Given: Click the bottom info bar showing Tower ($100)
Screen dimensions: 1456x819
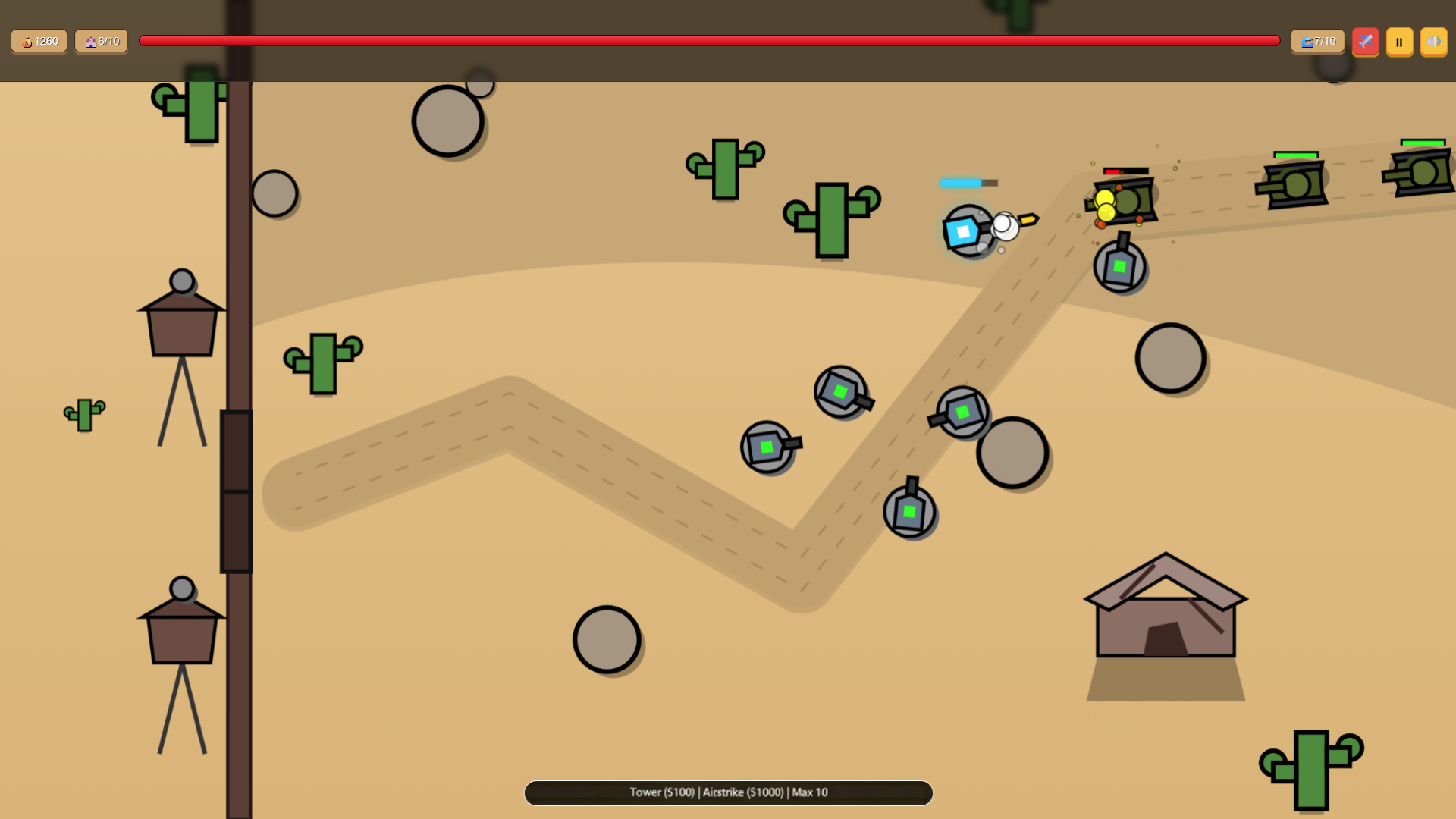Looking at the screenshot, I should click(728, 792).
